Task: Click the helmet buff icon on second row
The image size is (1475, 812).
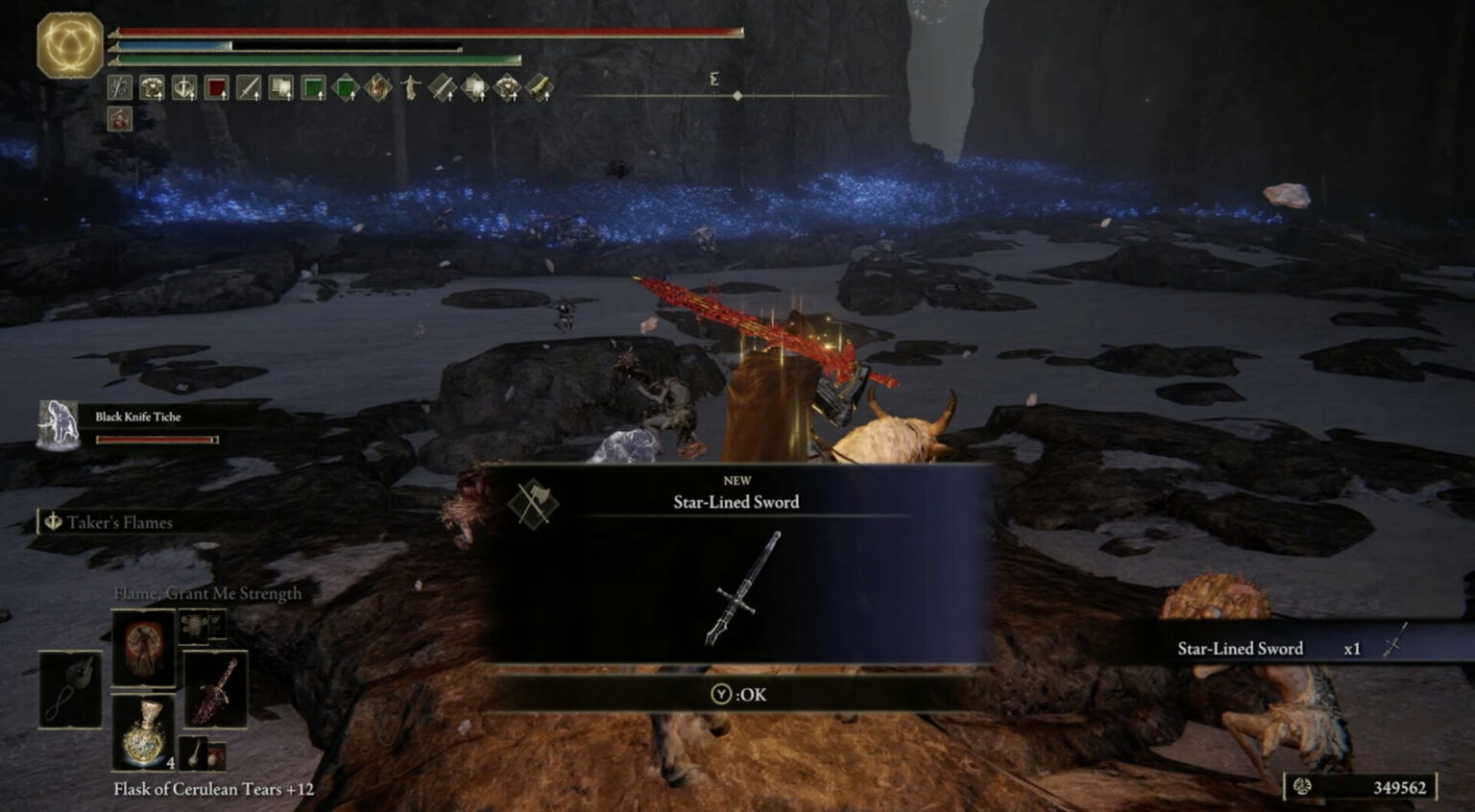Action: coord(118,119)
